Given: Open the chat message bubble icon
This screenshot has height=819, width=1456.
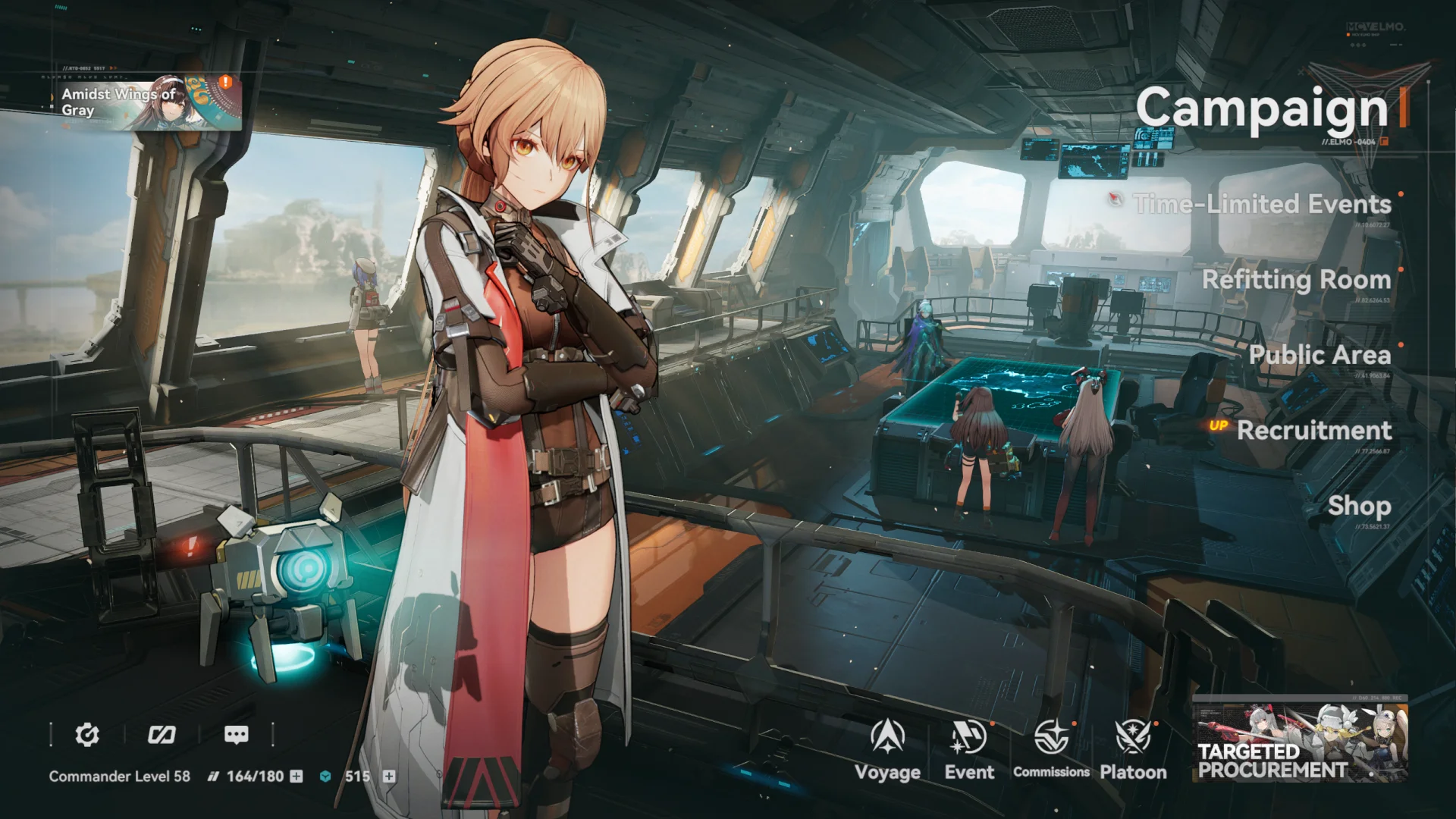Looking at the screenshot, I should (x=237, y=734).
